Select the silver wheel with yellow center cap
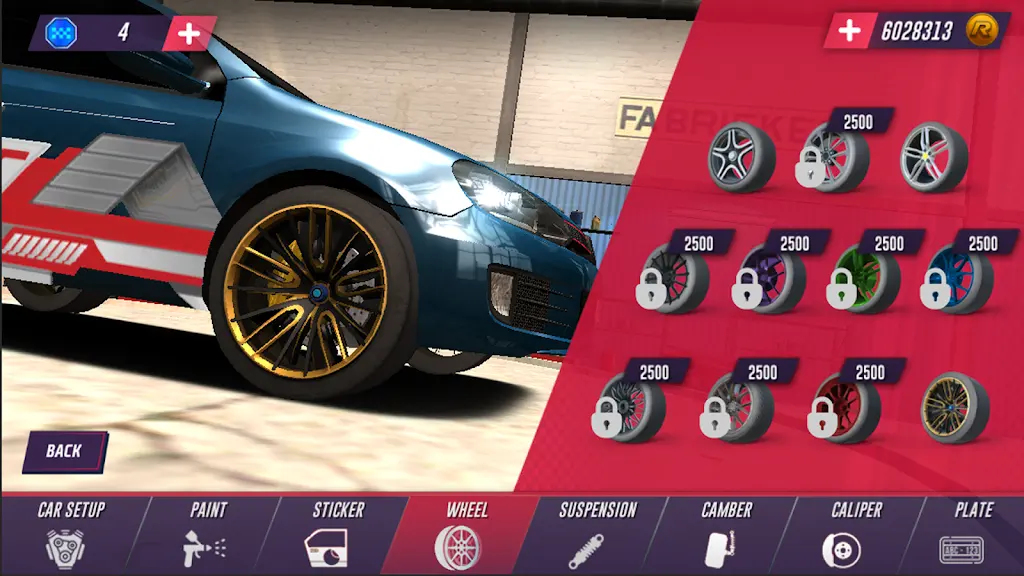Viewport: 1024px width, 576px height. (x=932, y=159)
